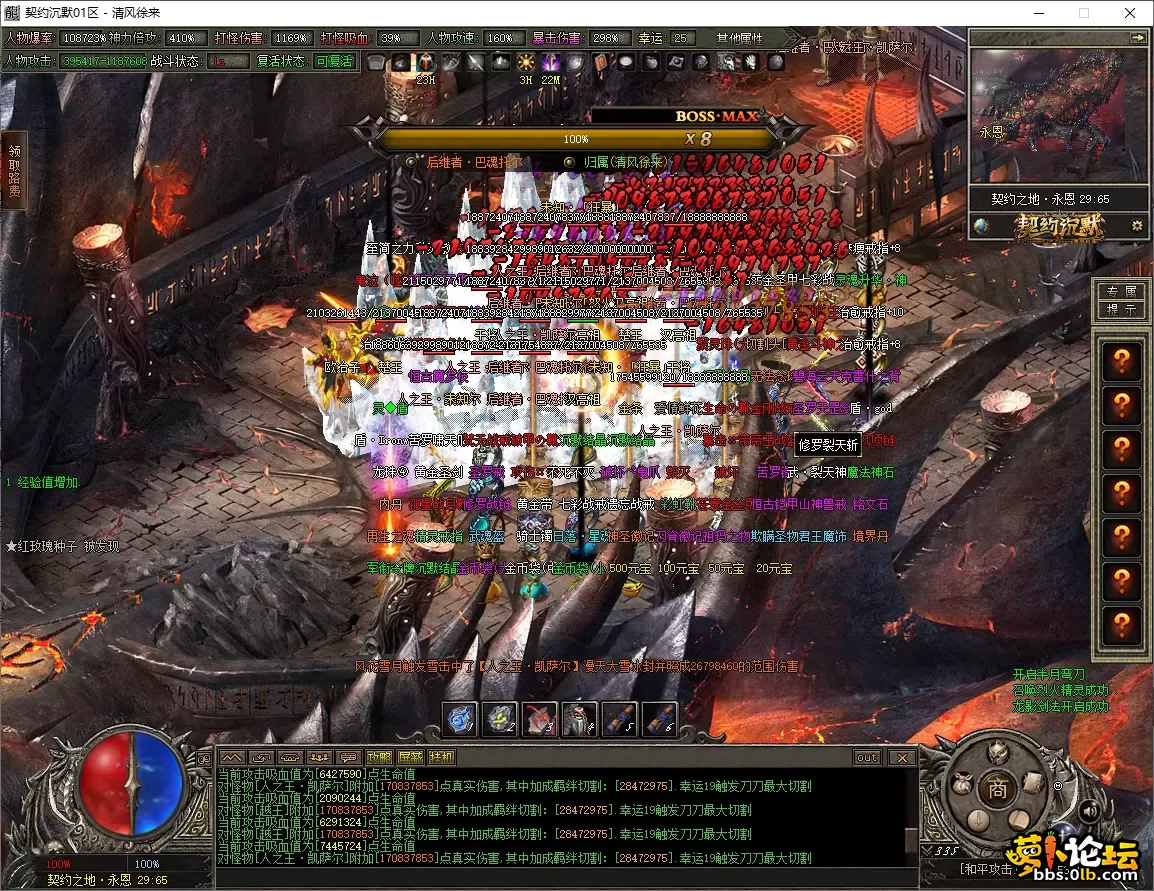Use hotbar slot 1 blue swirl skill
Viewport: 1154px width, 891px height.
point(461,718)
